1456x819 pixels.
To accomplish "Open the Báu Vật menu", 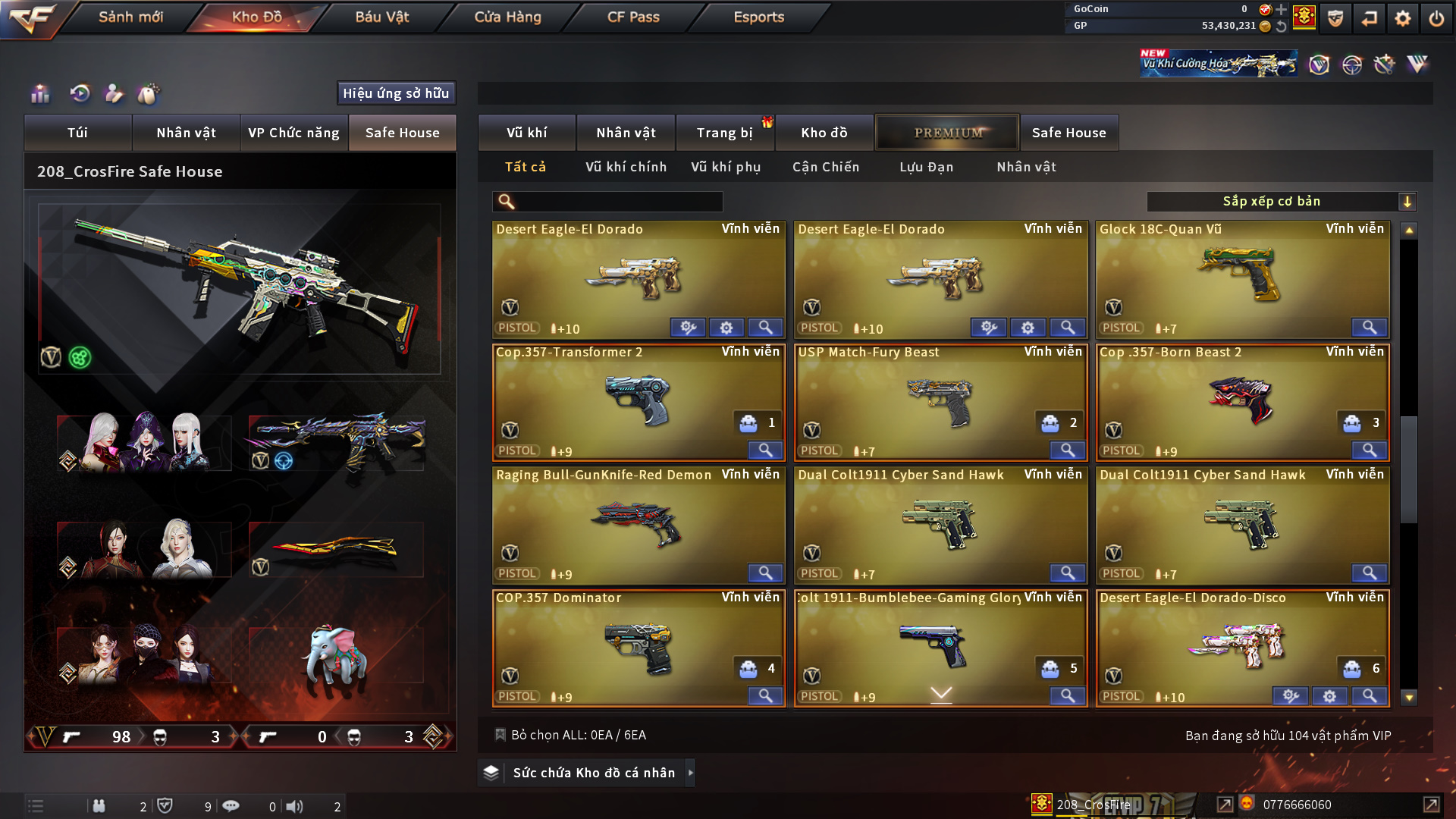I will (381, 17).
